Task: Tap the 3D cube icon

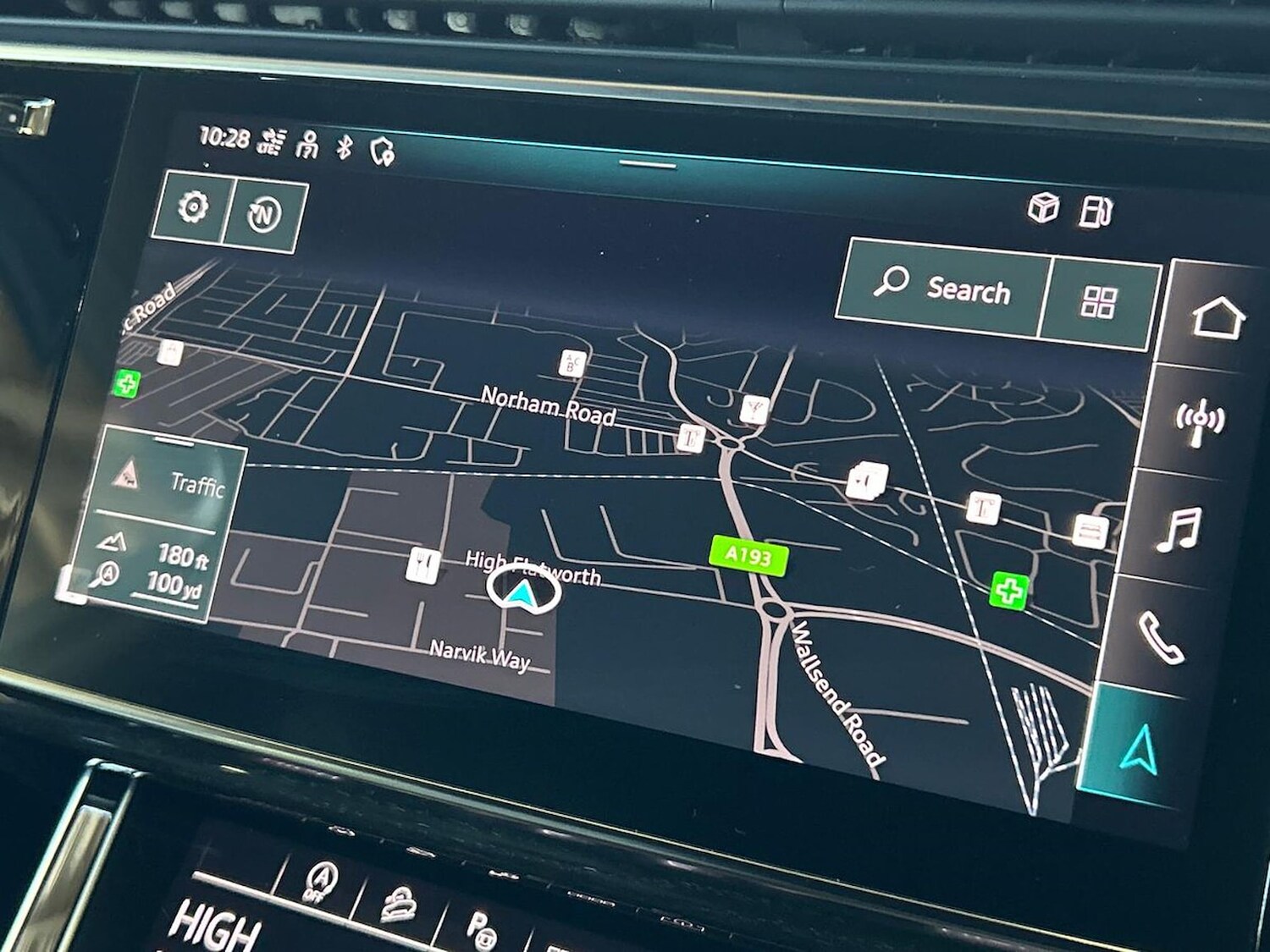Action: pyautogui.click(x=1043, y=206)
